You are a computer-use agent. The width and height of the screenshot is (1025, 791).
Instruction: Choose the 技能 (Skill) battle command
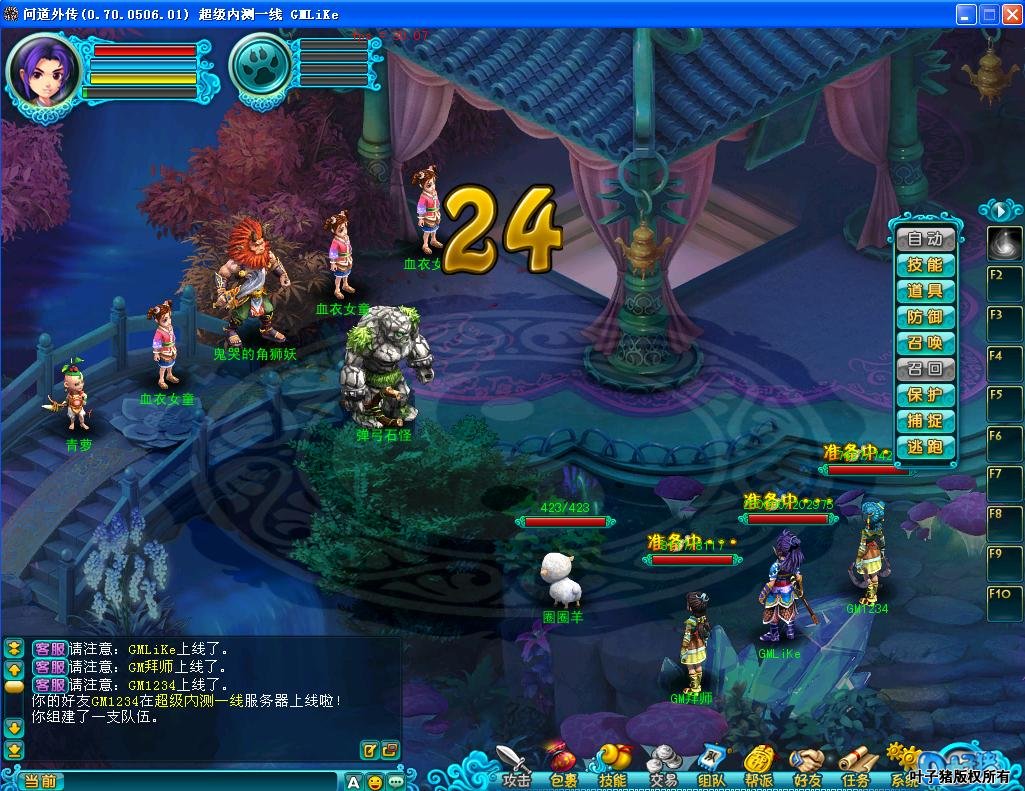925,265
